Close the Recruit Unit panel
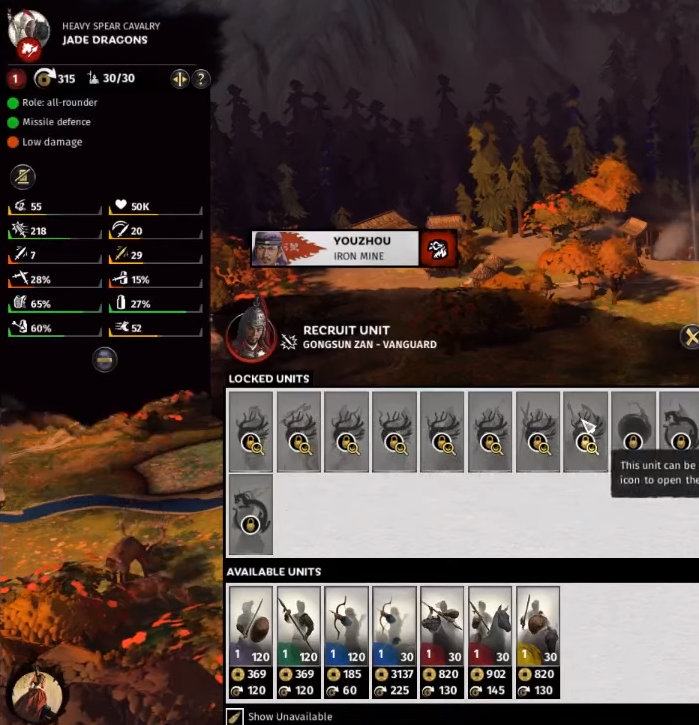 click(689, 337)
